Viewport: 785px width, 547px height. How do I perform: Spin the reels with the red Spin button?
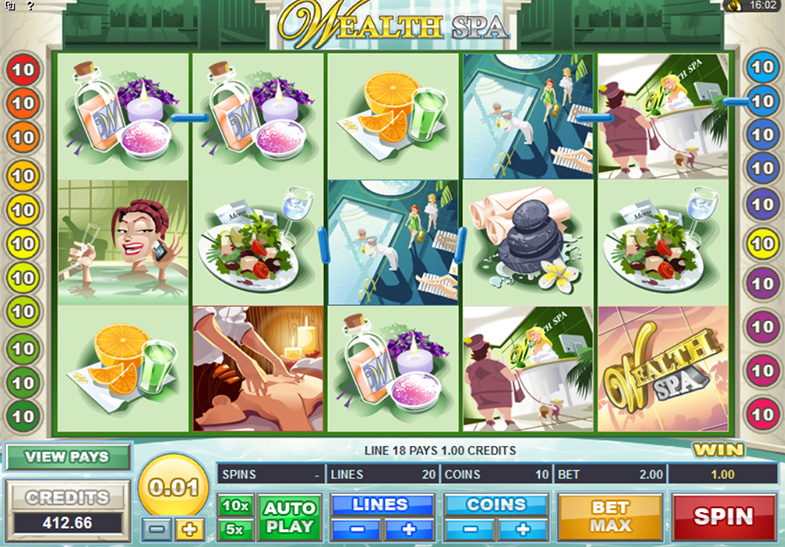coord(725,516)
